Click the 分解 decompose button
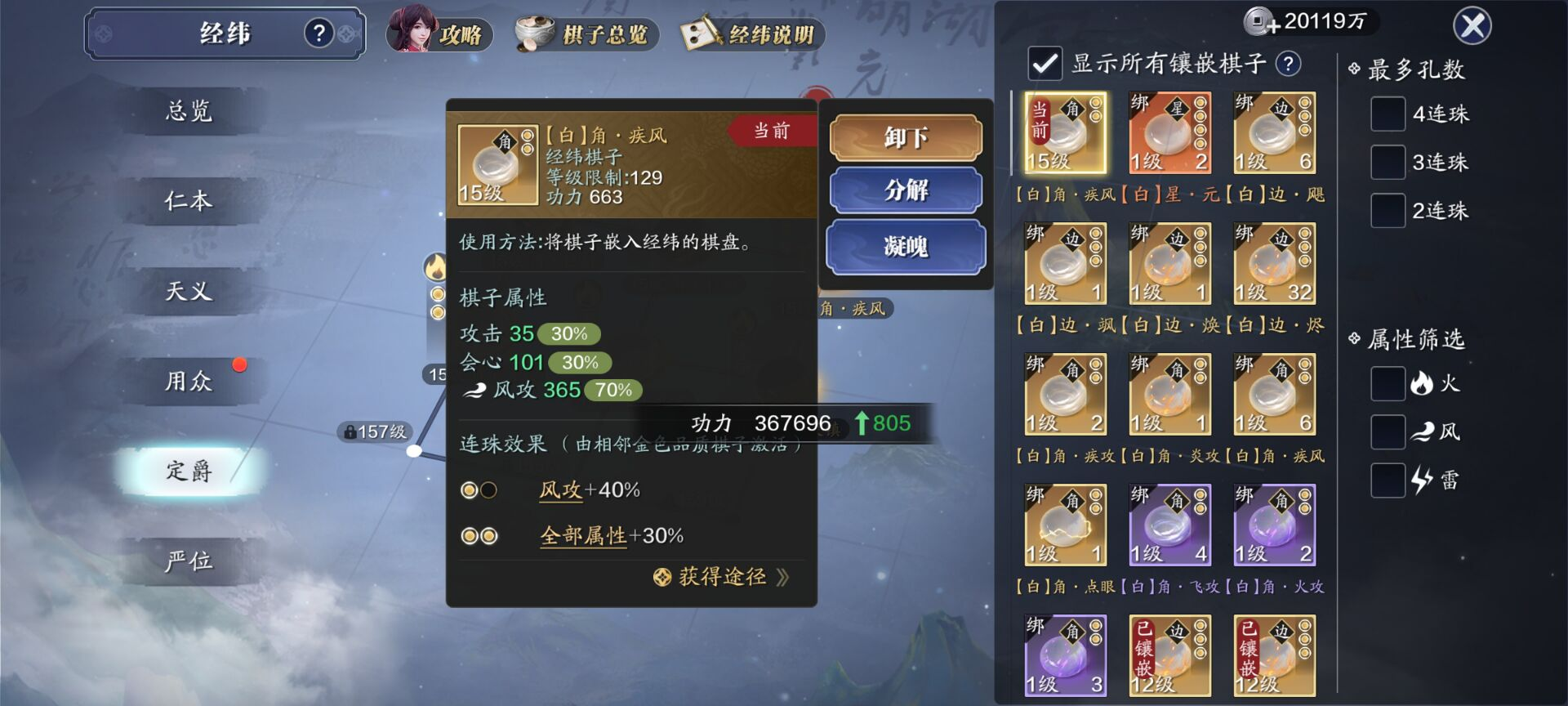1568x706 pixels. (905, 190)
